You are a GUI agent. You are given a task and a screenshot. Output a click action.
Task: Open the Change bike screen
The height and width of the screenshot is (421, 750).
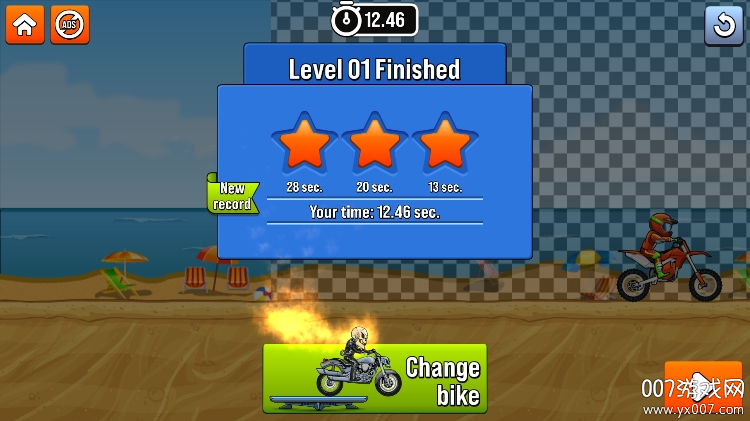click(x=375, y=379)
